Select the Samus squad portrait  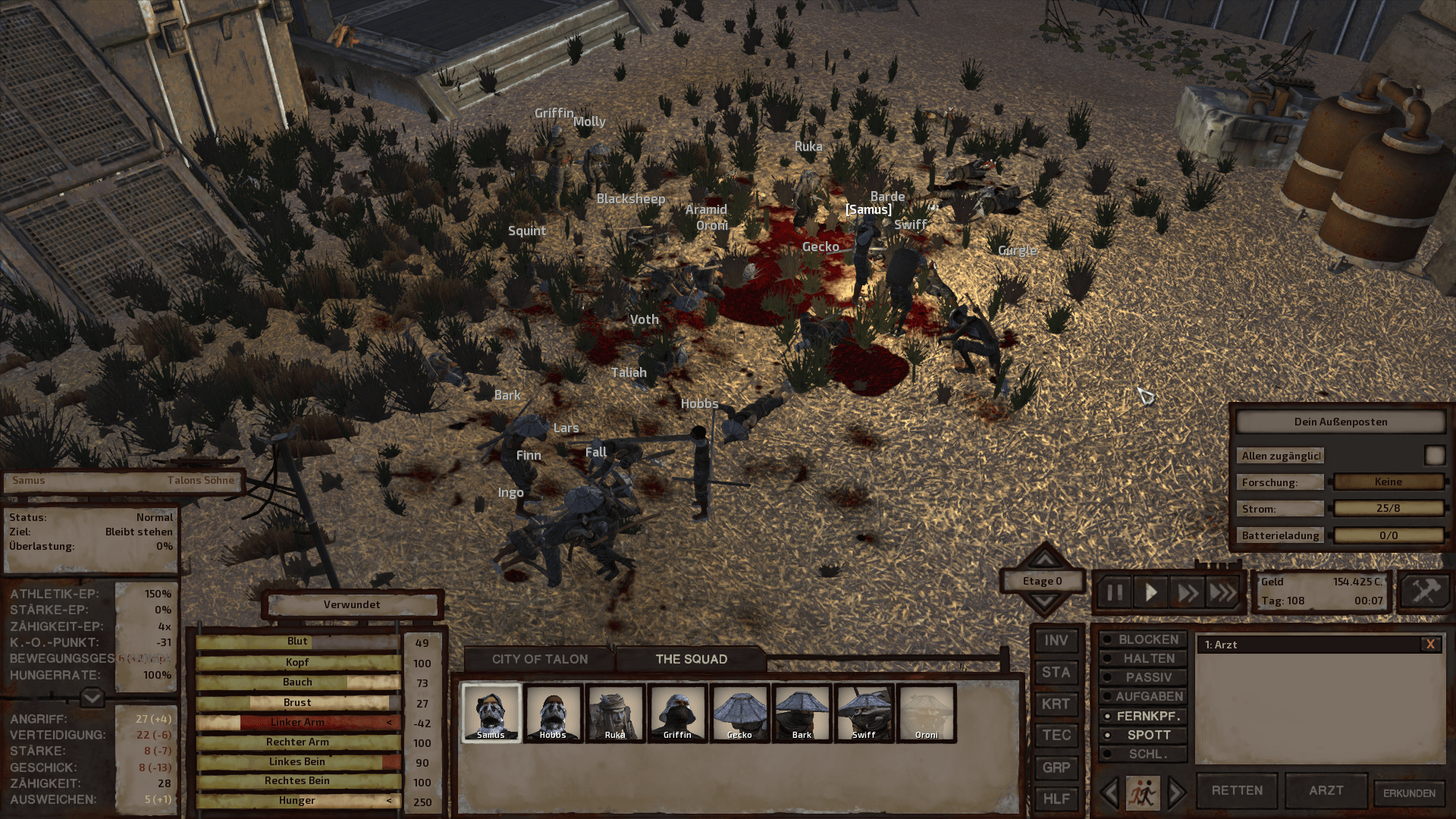(491, 712)
